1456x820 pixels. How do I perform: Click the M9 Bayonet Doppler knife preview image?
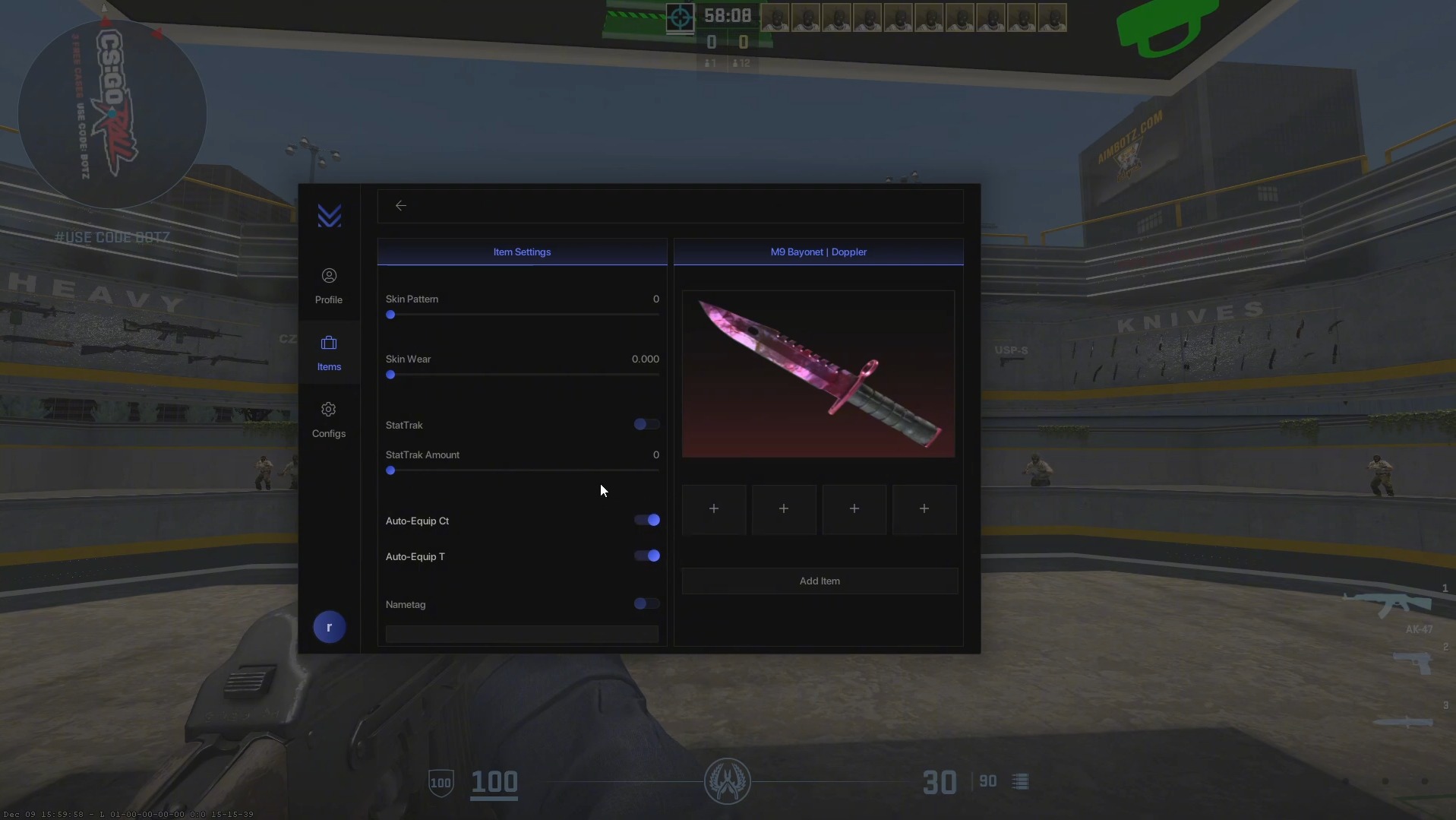click(x=819, y=373)
